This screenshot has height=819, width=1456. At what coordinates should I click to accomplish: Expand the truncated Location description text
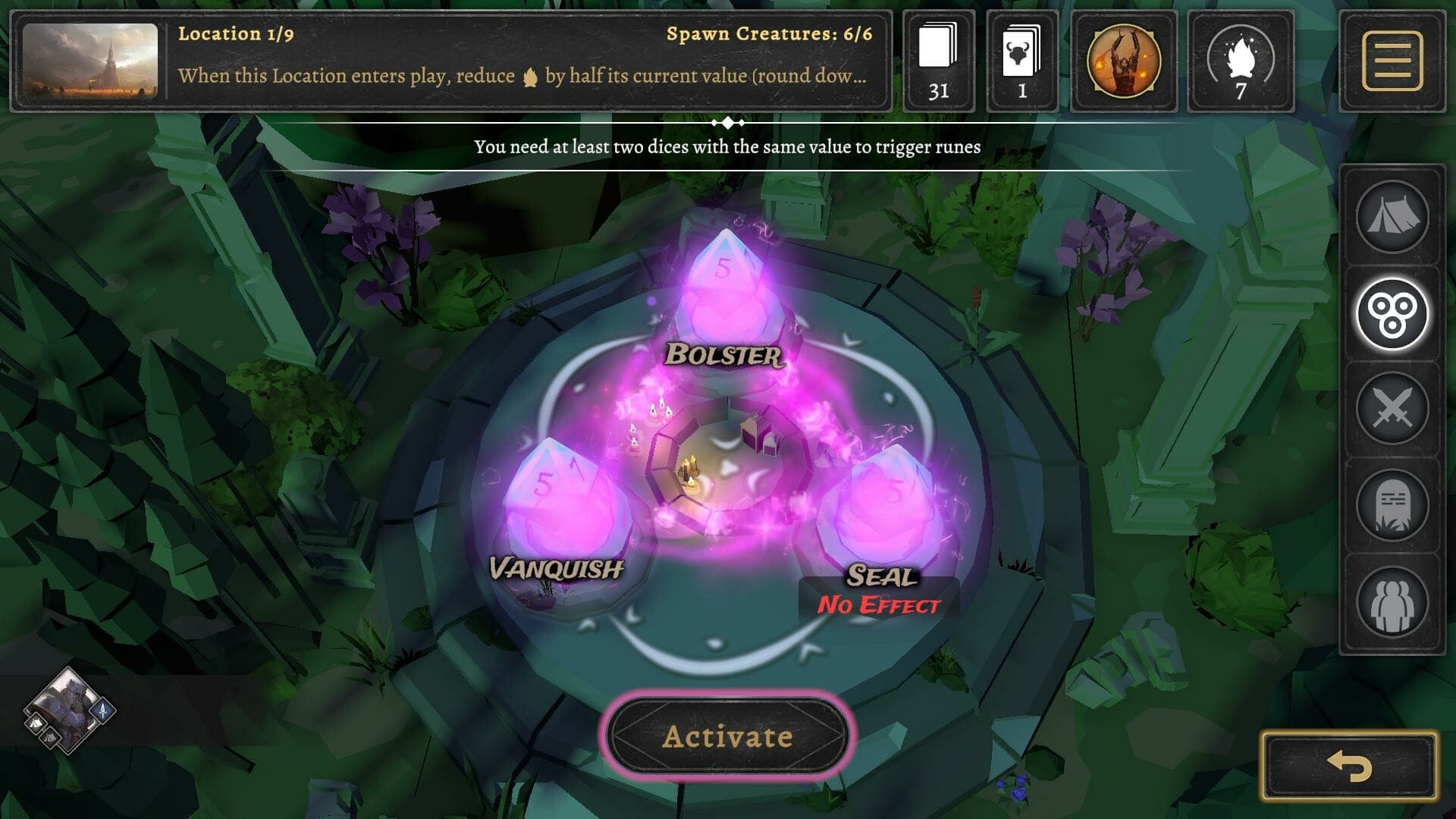click(x=523, y=76)
